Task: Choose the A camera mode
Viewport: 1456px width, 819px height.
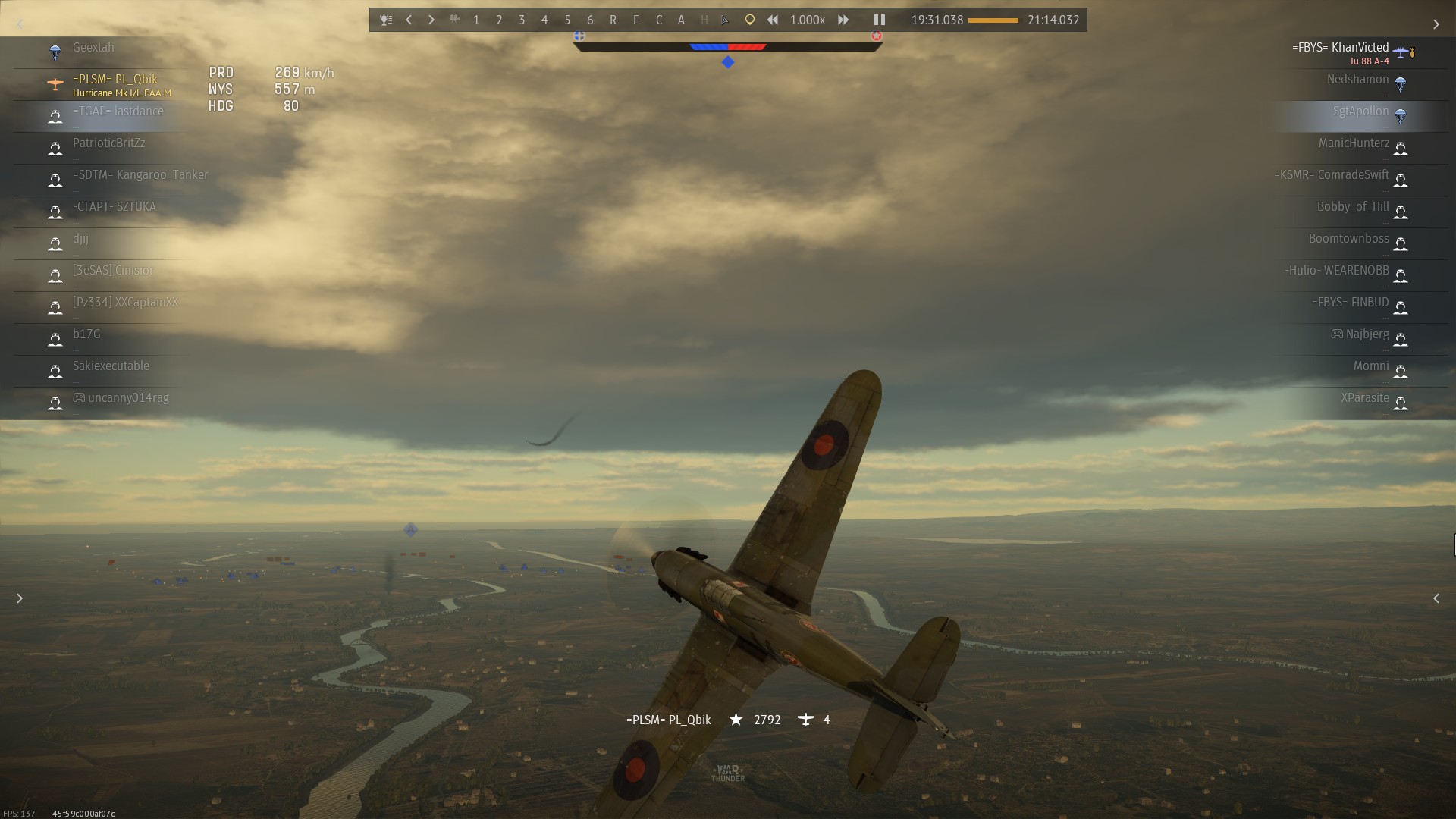Action: click(x=681, y=20)
